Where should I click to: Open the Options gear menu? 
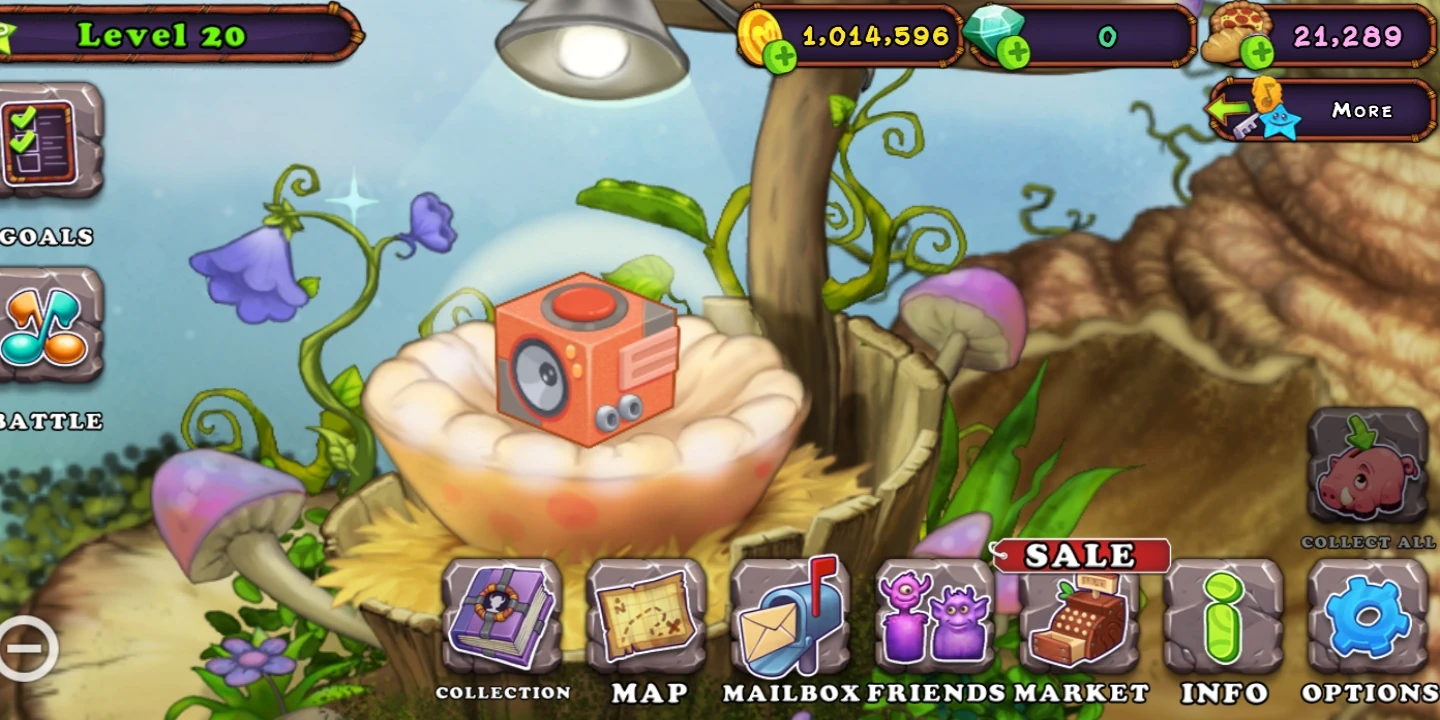coord(1370,620)
